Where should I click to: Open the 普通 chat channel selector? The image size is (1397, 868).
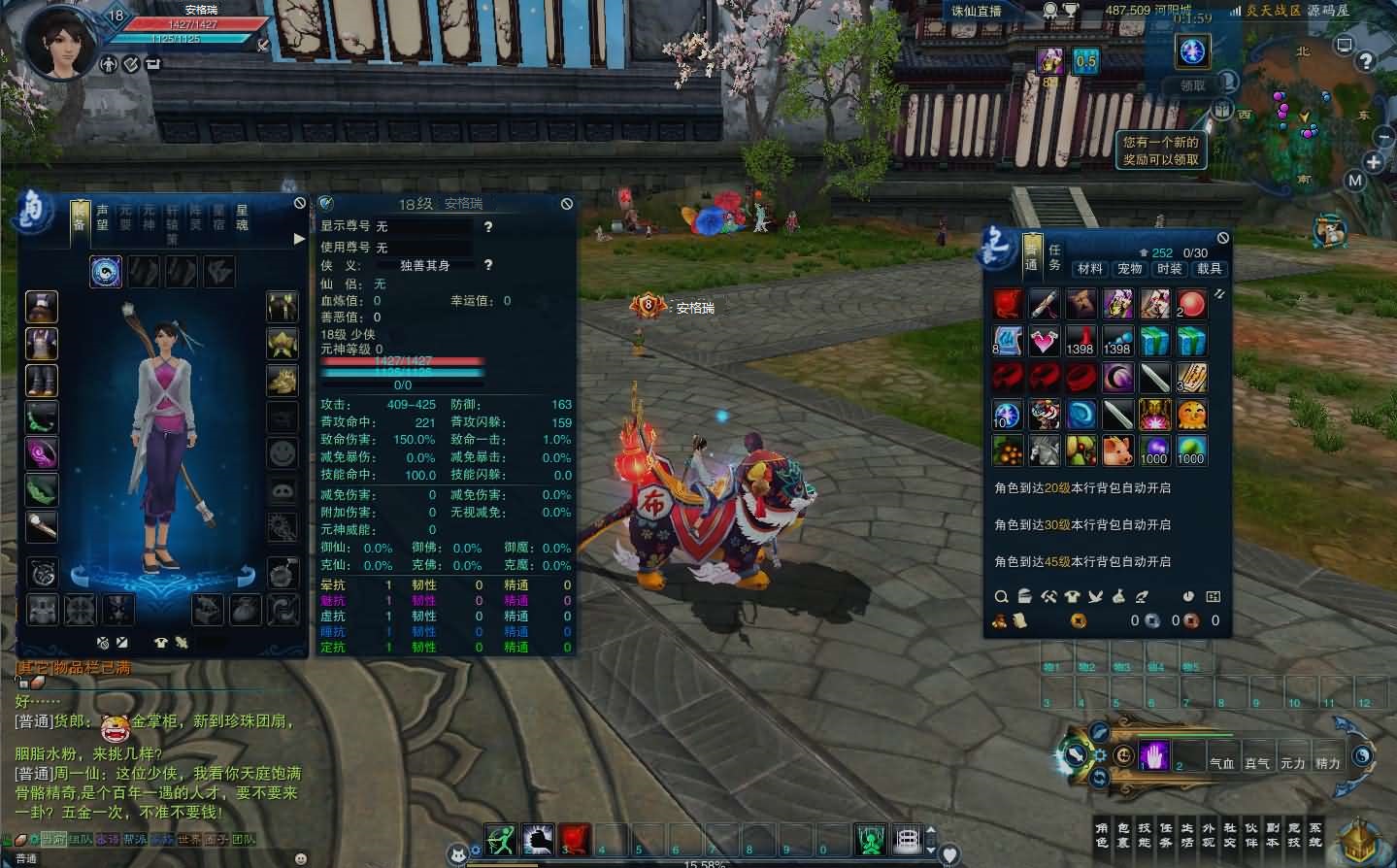point(26,857)
